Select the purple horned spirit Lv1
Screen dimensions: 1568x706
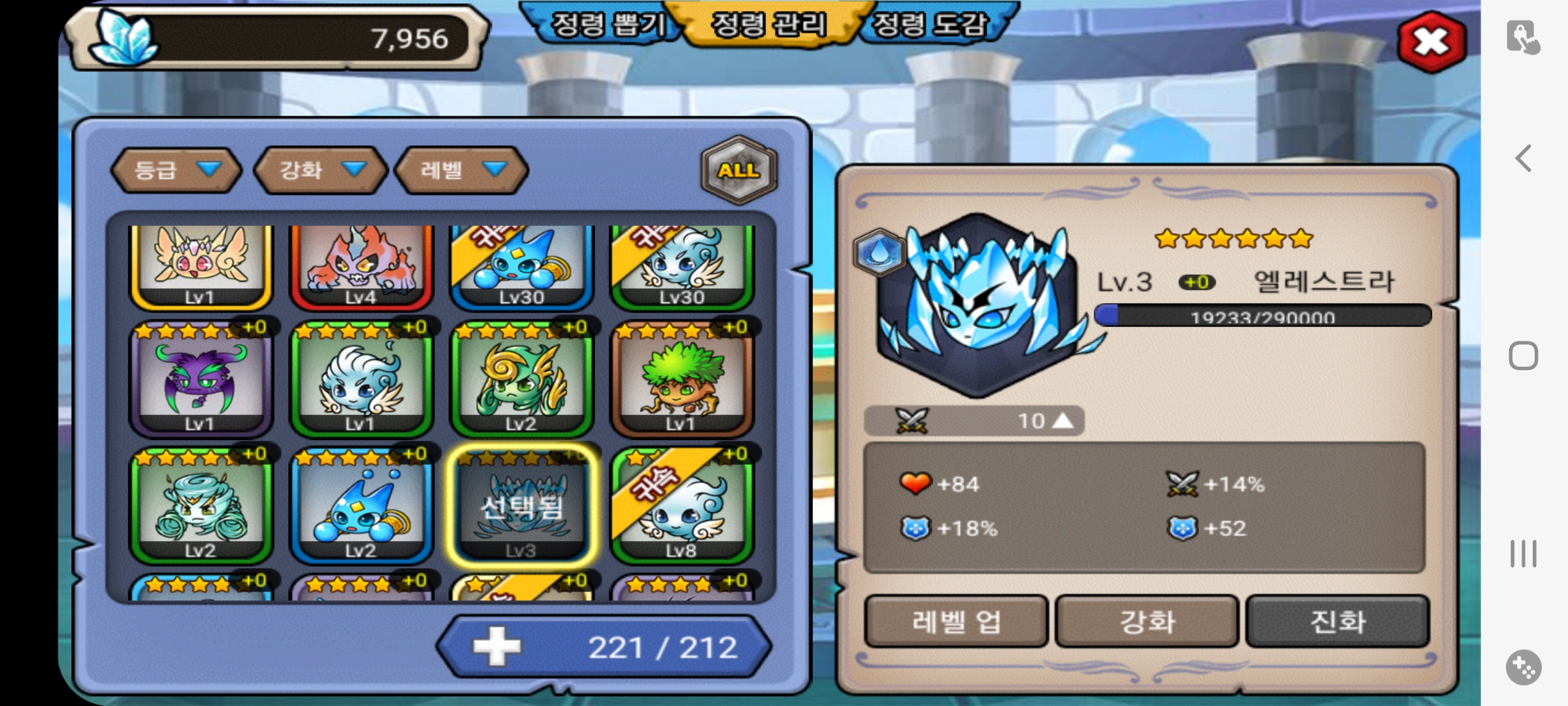201,380
